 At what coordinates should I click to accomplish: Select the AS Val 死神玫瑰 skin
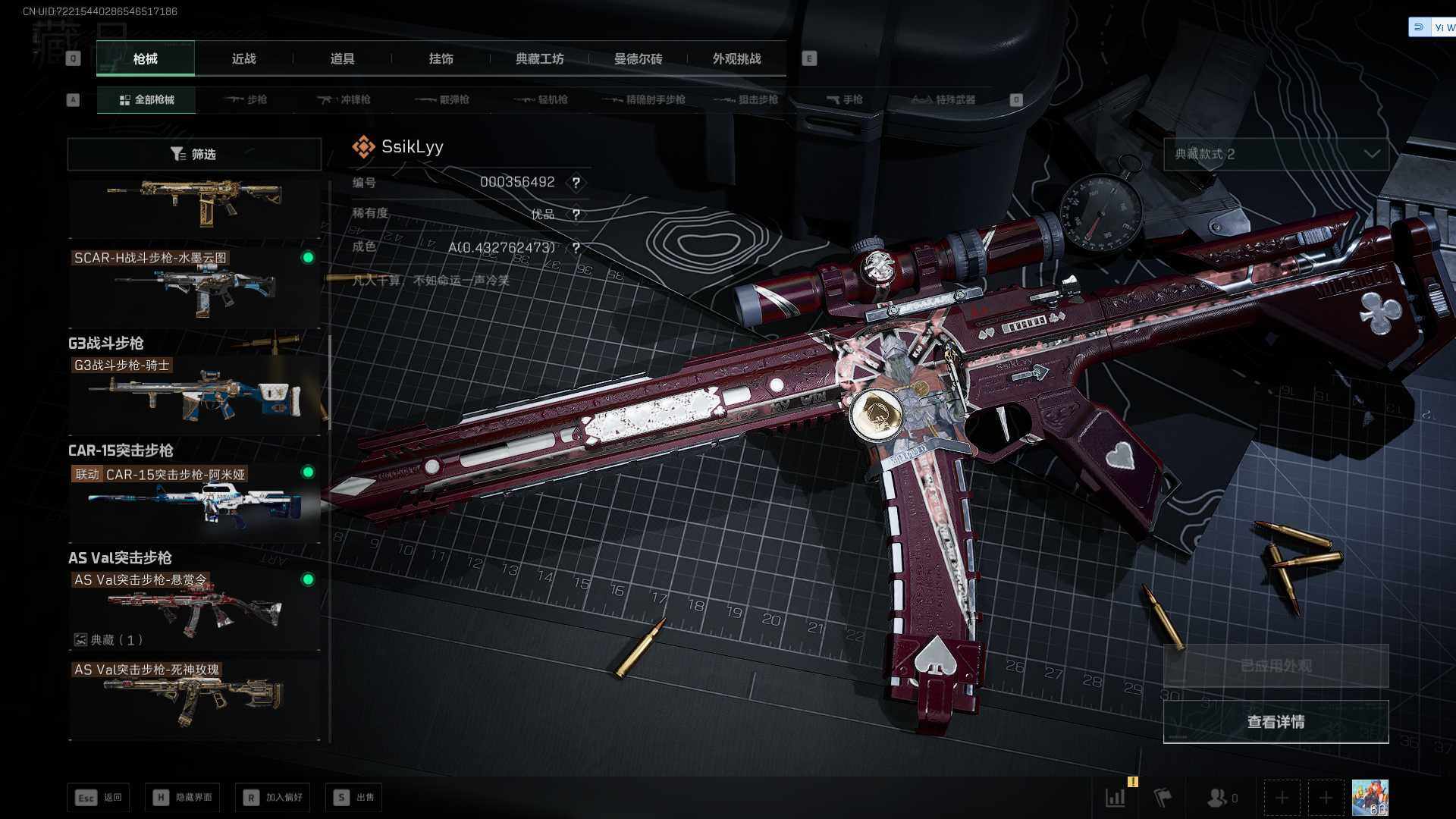coord(194,699)
